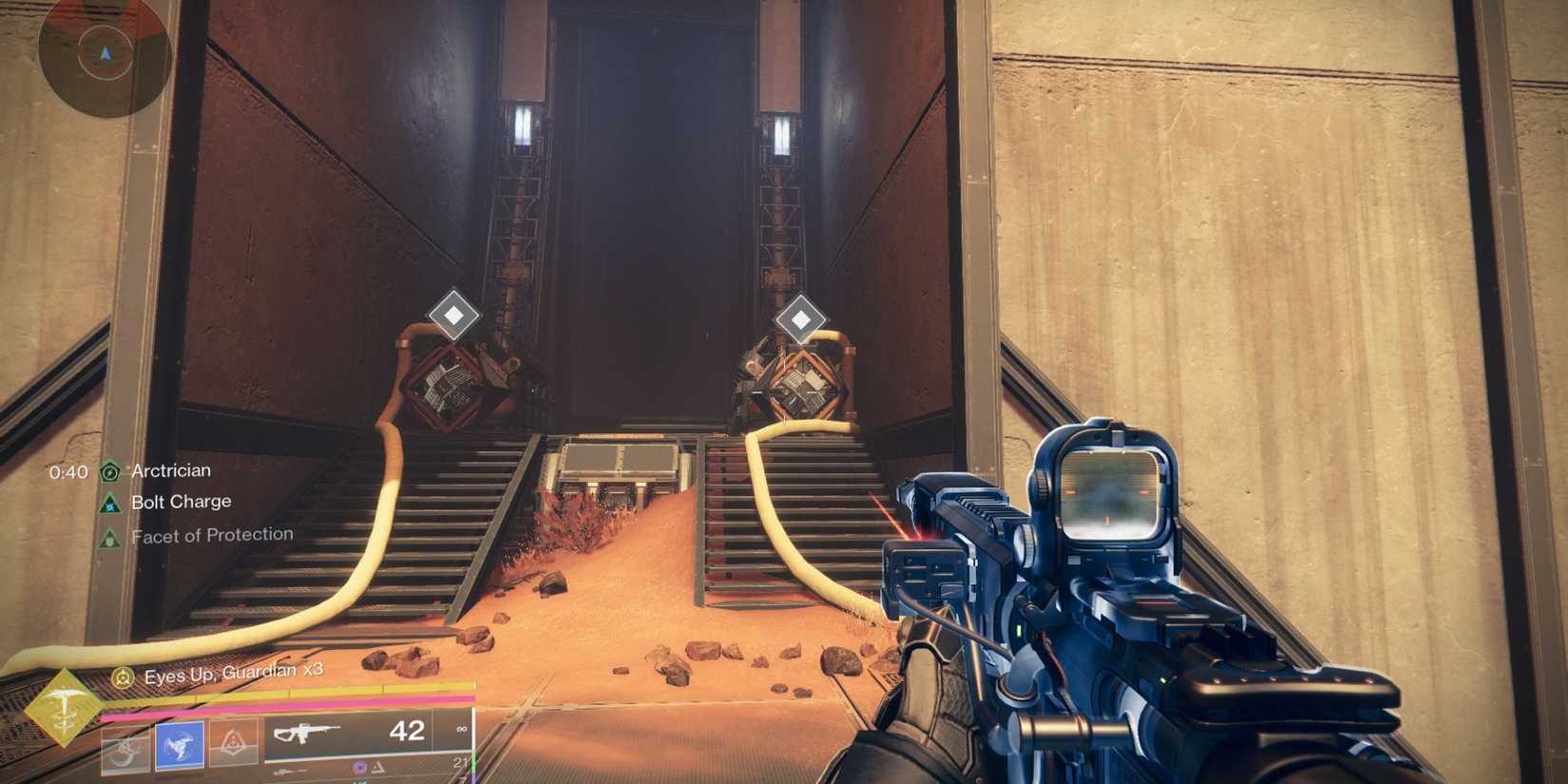Expand the buff list timer 0:40
The height and width of the screenshot is (784, 1568).
(68, 471)
